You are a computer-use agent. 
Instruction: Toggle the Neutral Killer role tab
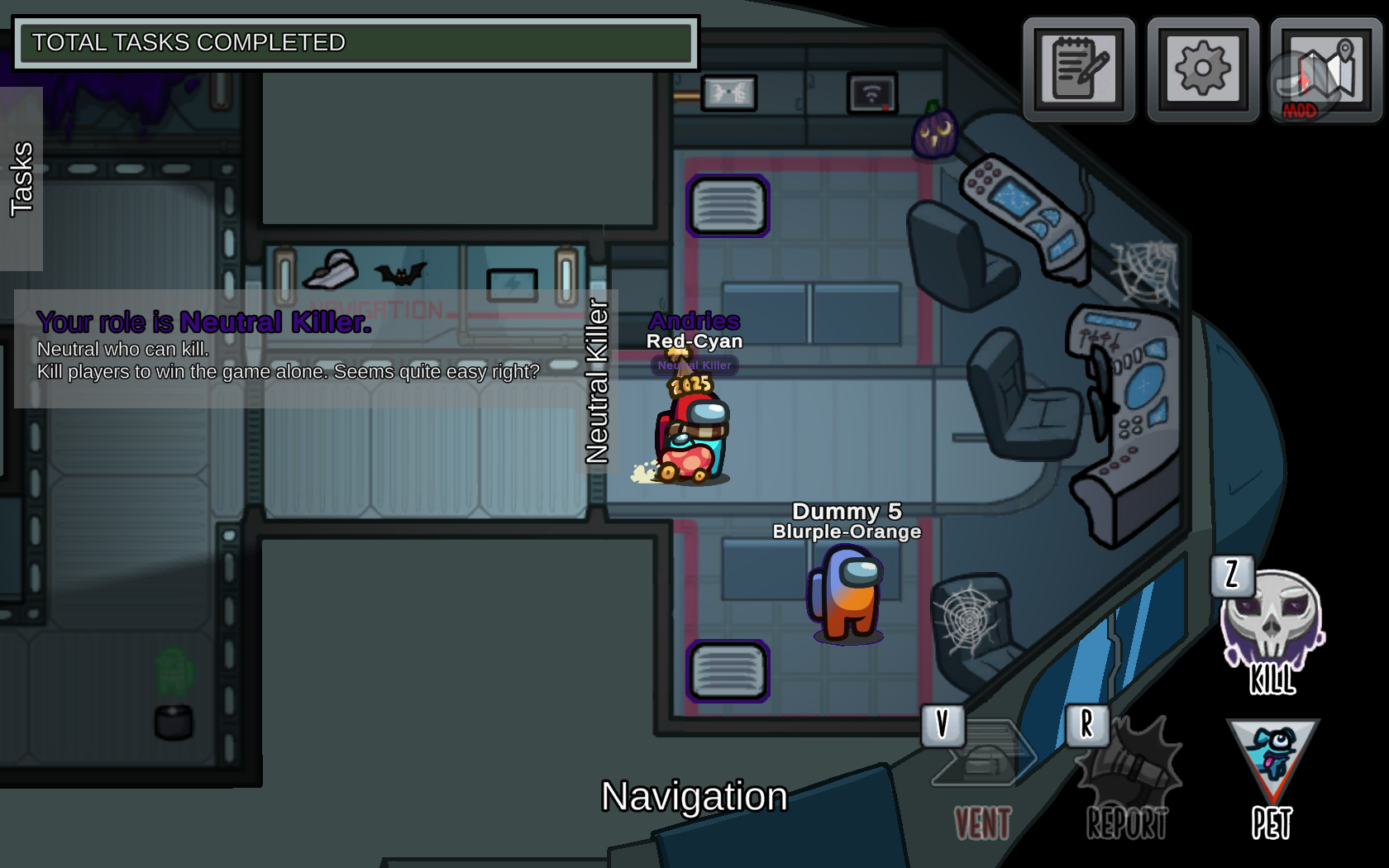click(597, 382)
